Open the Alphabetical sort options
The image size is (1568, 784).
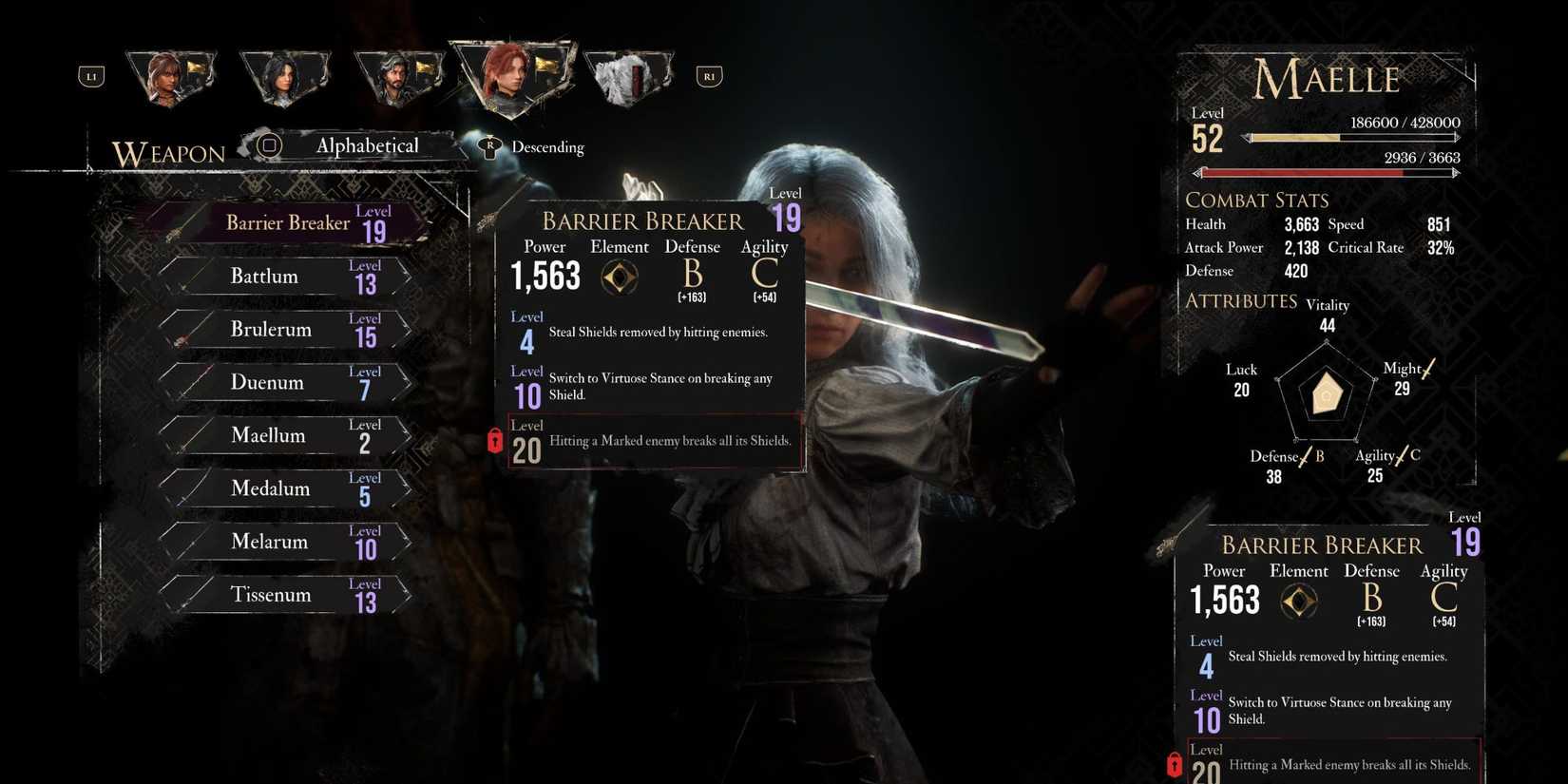pyautogui.click(x=367, y=145)
